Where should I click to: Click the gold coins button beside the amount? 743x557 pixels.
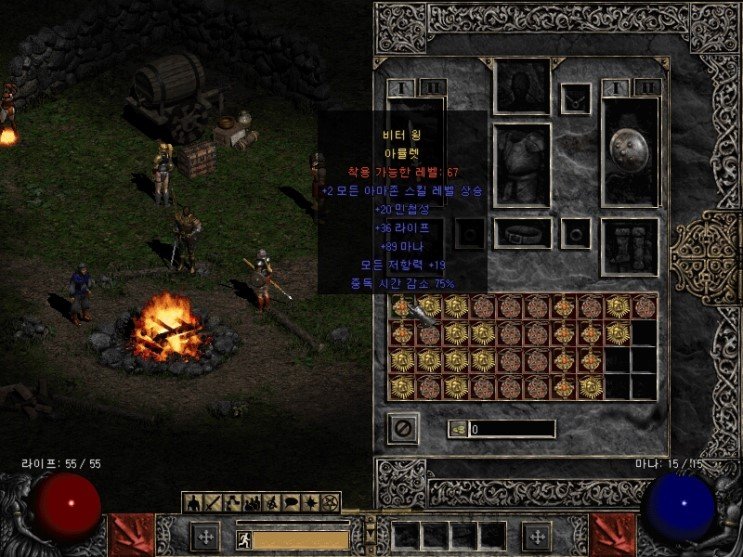pos(457,429)
